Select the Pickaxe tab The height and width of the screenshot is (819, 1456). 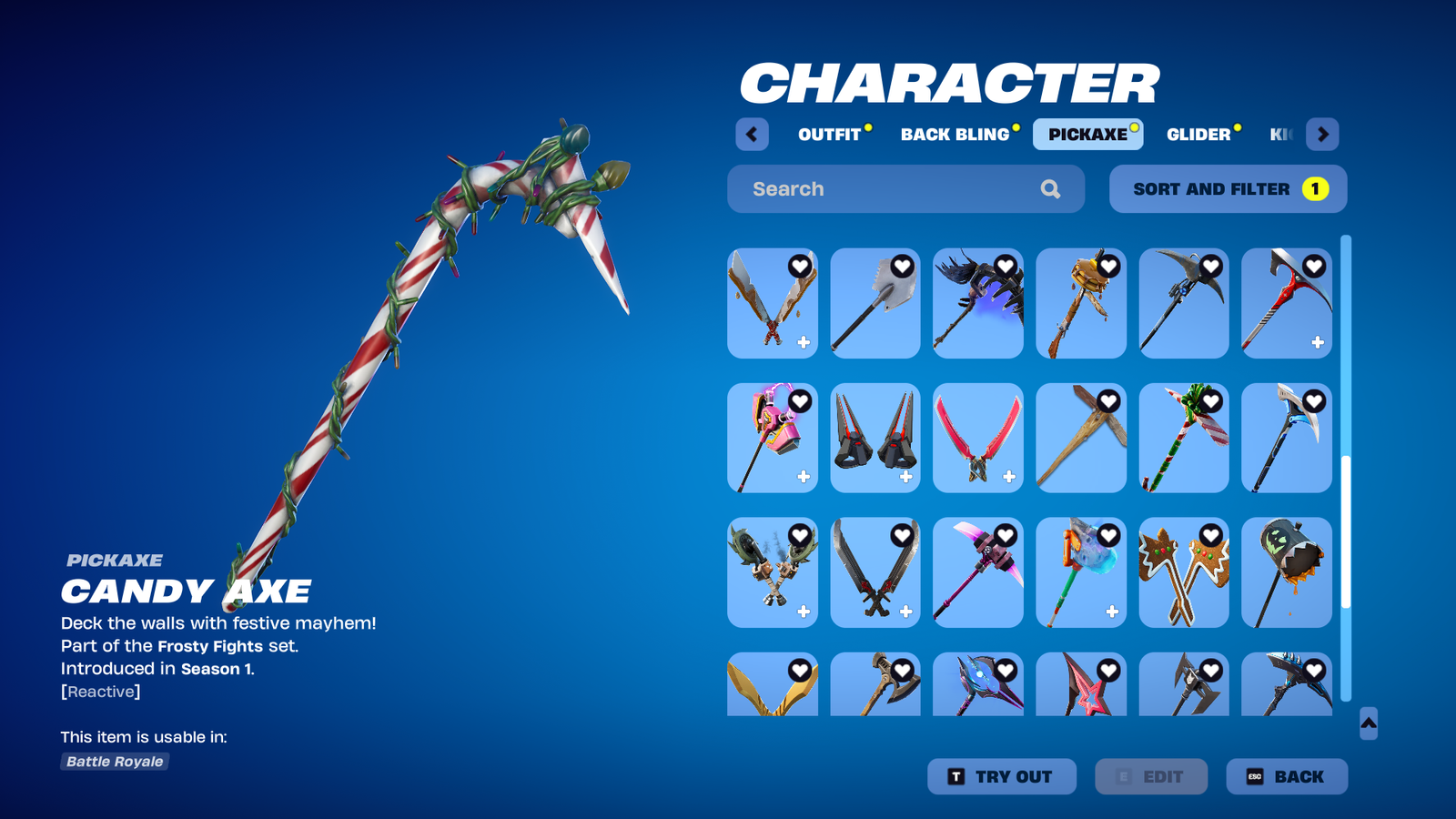coord(1087,135)
